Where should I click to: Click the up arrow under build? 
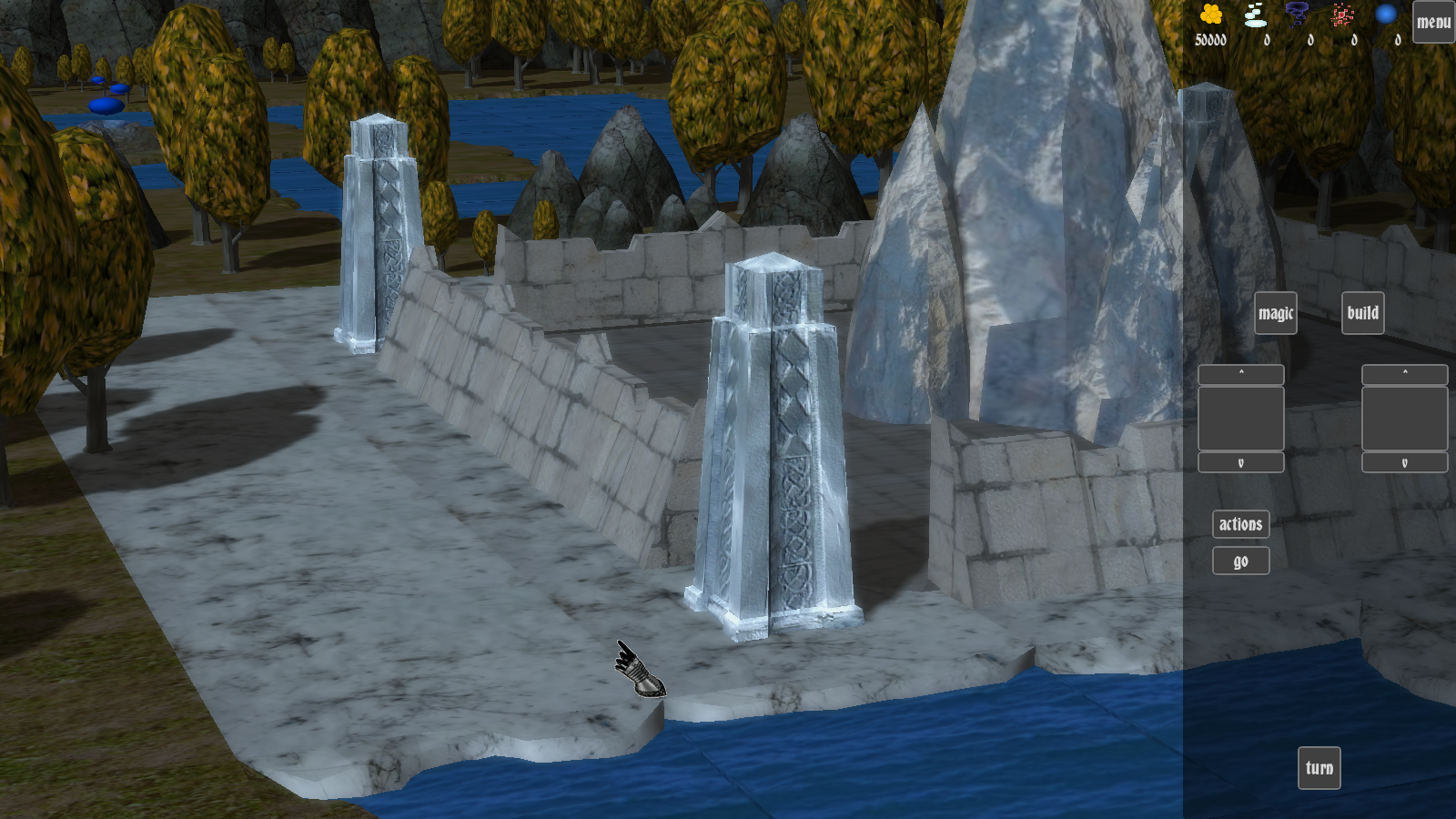pyautogui.click(x=1404, y=374)
